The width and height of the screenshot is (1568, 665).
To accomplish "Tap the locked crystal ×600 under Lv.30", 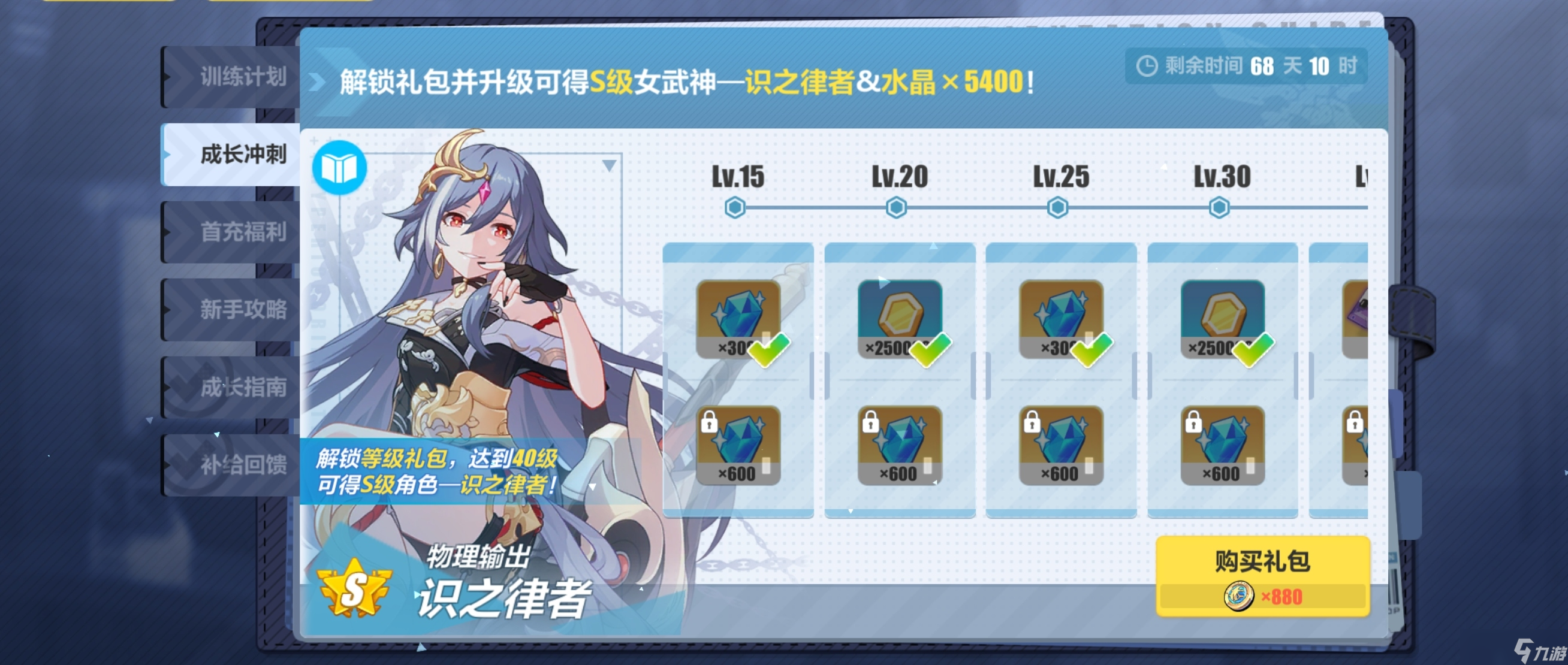I will click(1223, 447).
